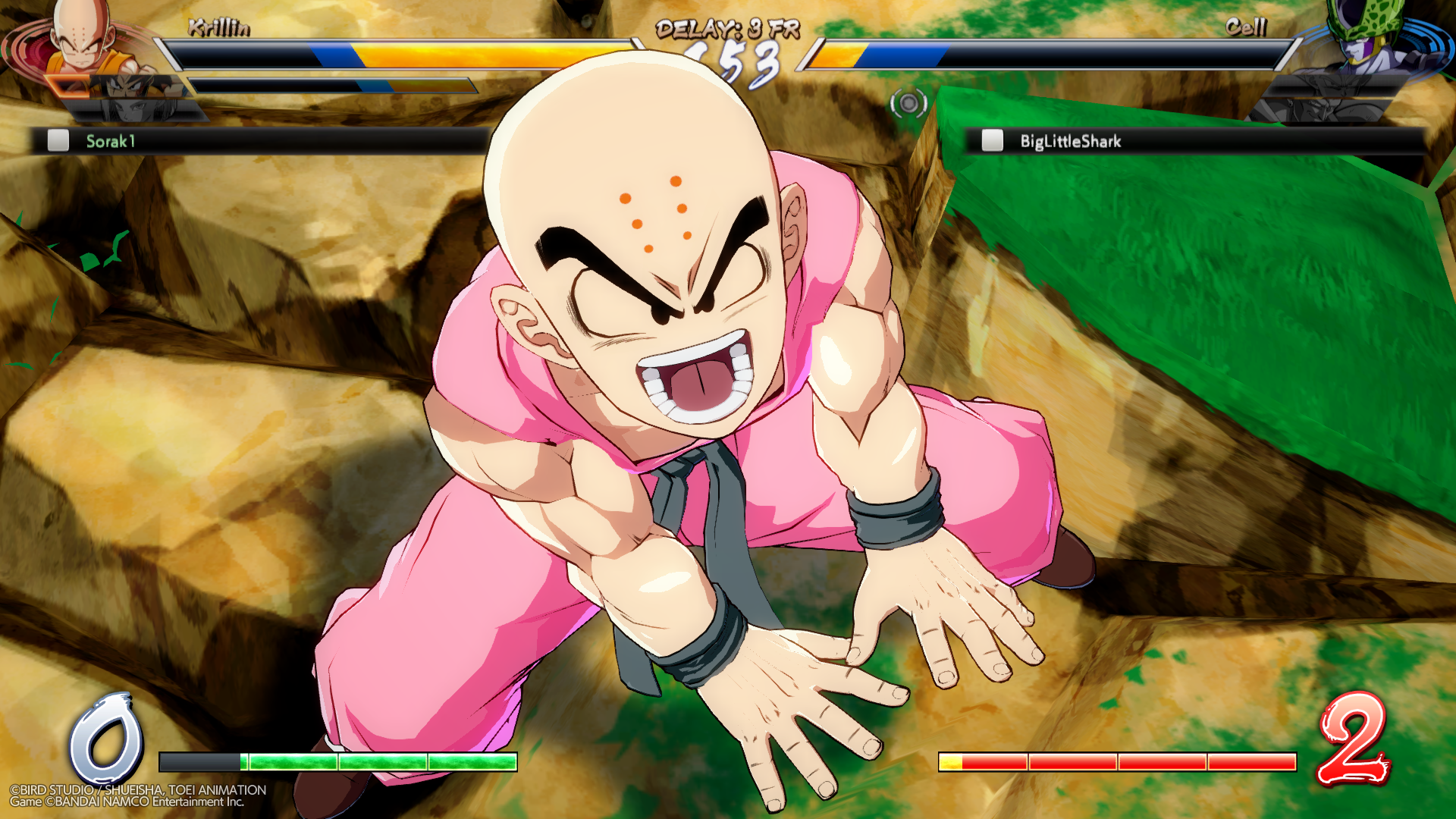The width and height of the screenshot is (1456, 819).
Task: Select the Sorak1 player name plate
Action: coord(258,141)
